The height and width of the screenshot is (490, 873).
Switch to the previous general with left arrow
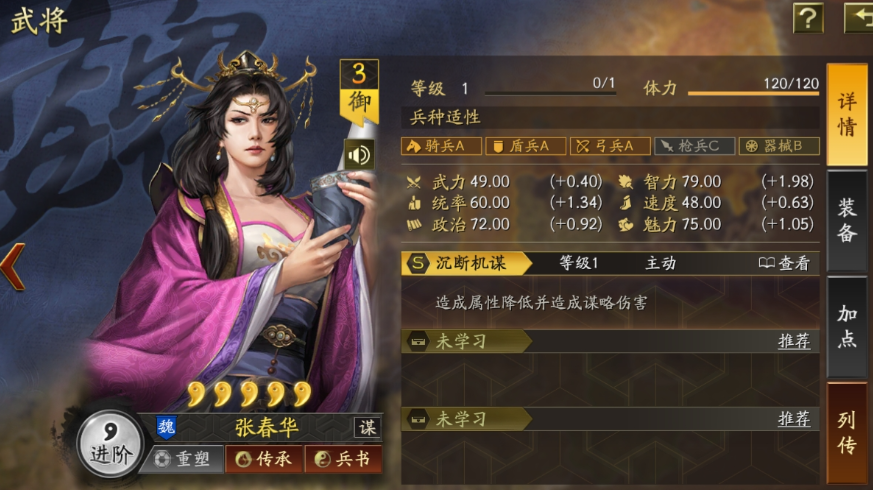[12, 269]
